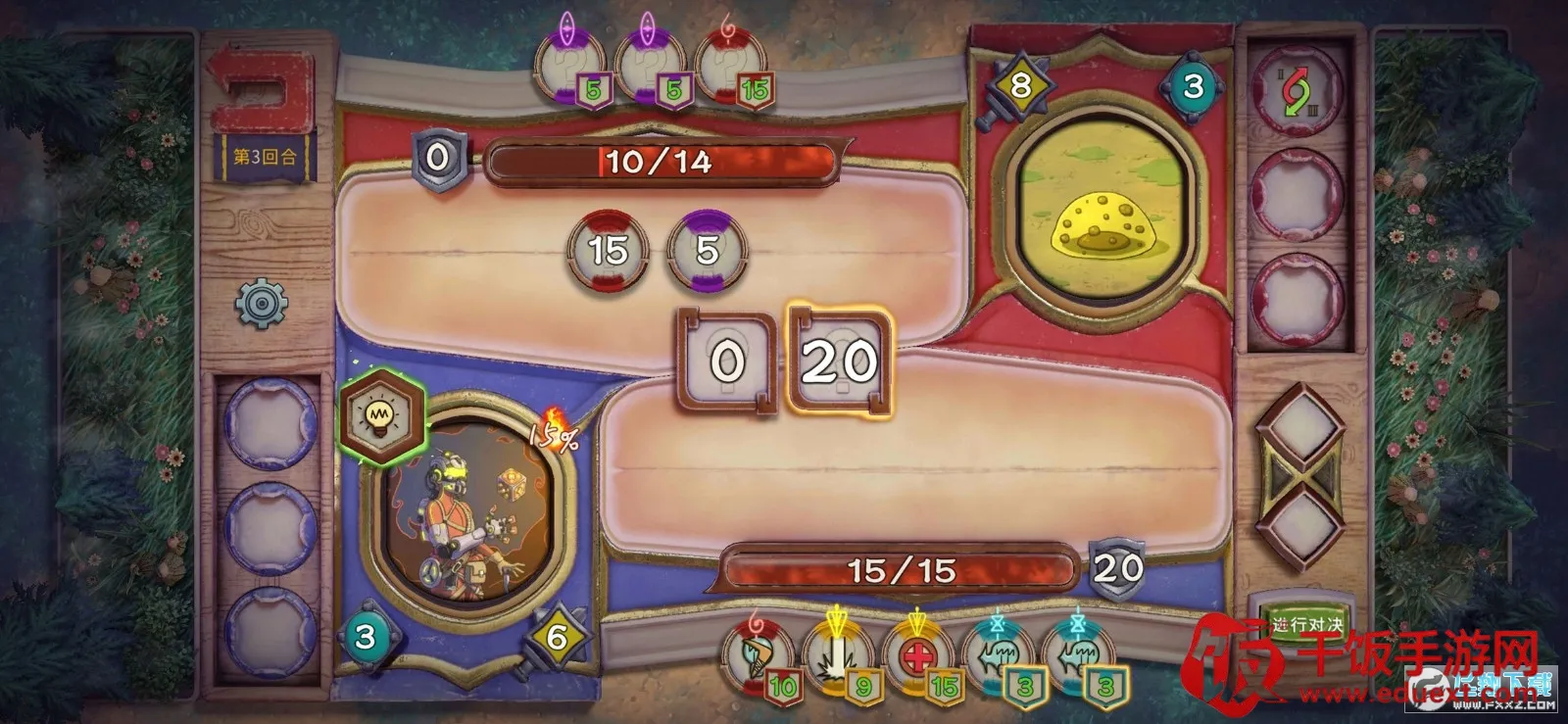Click the hourglass-shaped diamond timer control
Viewport: 1568px width, 724px height.
pyautogui.click(x=1299, y=478)
